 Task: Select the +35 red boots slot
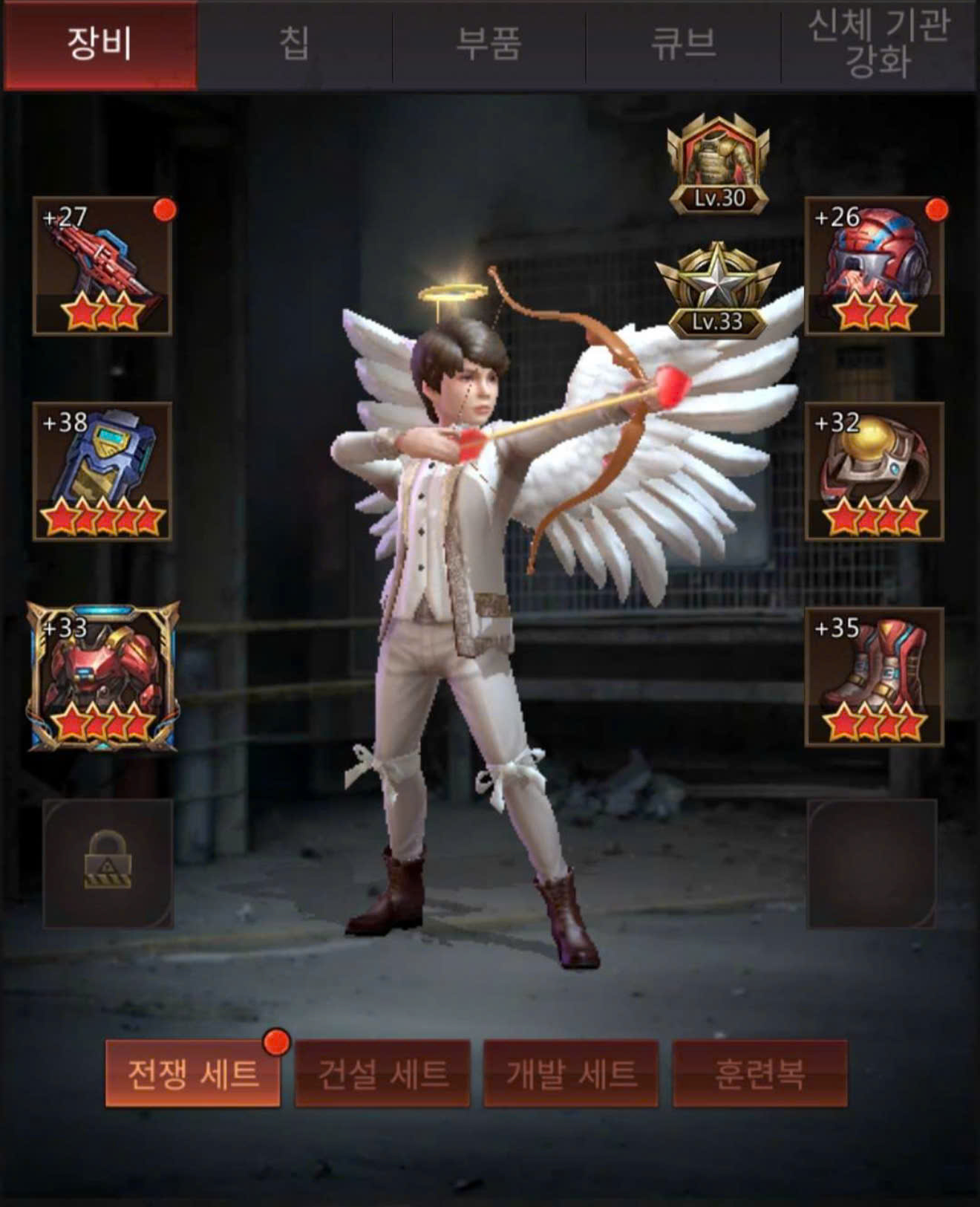tap(874, 677)
